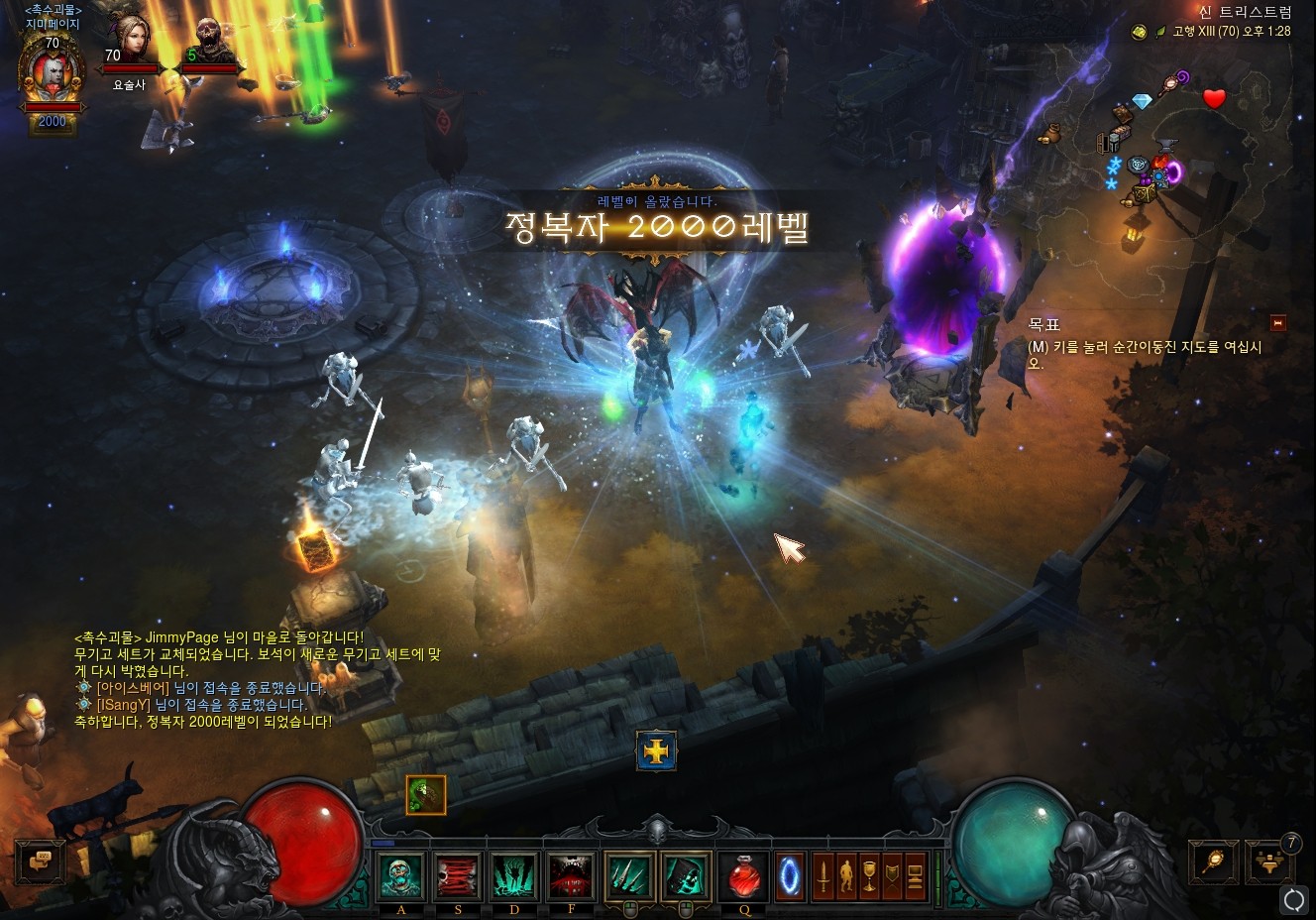Open the skills menu sword icon
1316x920 pixels.
tap(822, 876)
